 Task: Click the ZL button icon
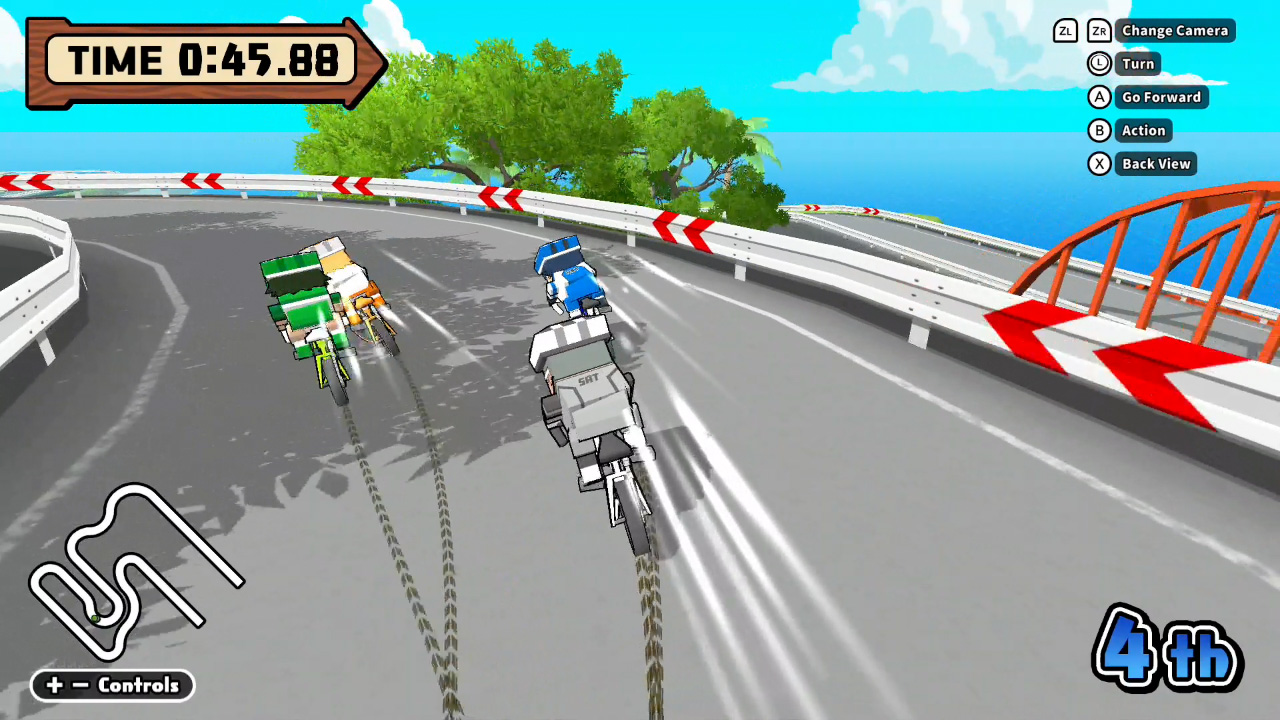(1066, 31)
